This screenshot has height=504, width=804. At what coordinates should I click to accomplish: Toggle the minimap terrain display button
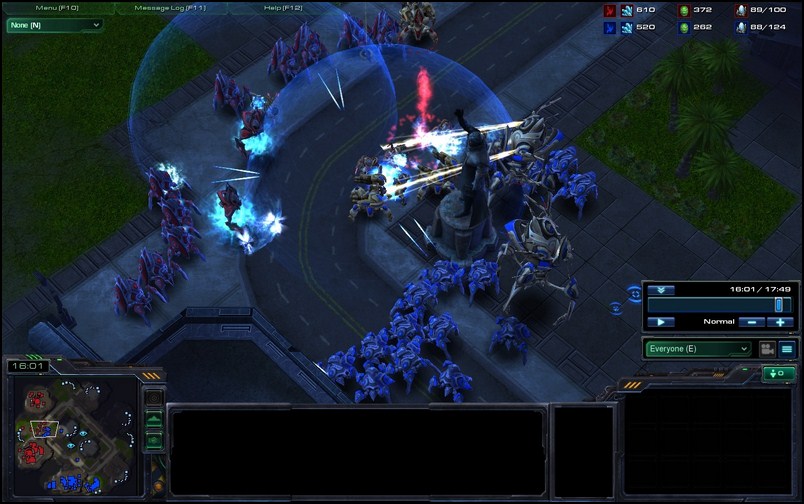[154, 419]
